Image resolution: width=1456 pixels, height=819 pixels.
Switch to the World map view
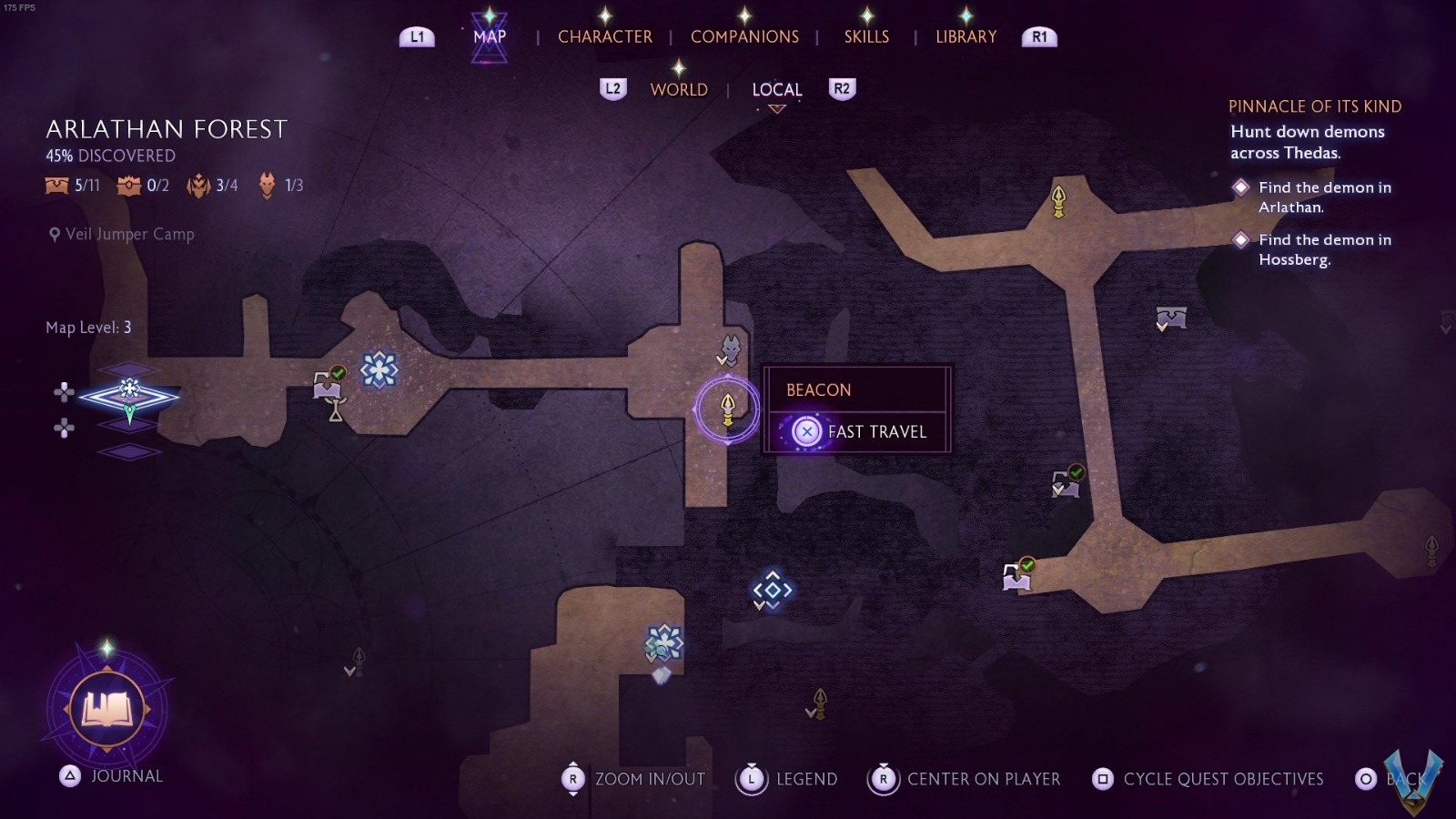(x=679, y=89)
